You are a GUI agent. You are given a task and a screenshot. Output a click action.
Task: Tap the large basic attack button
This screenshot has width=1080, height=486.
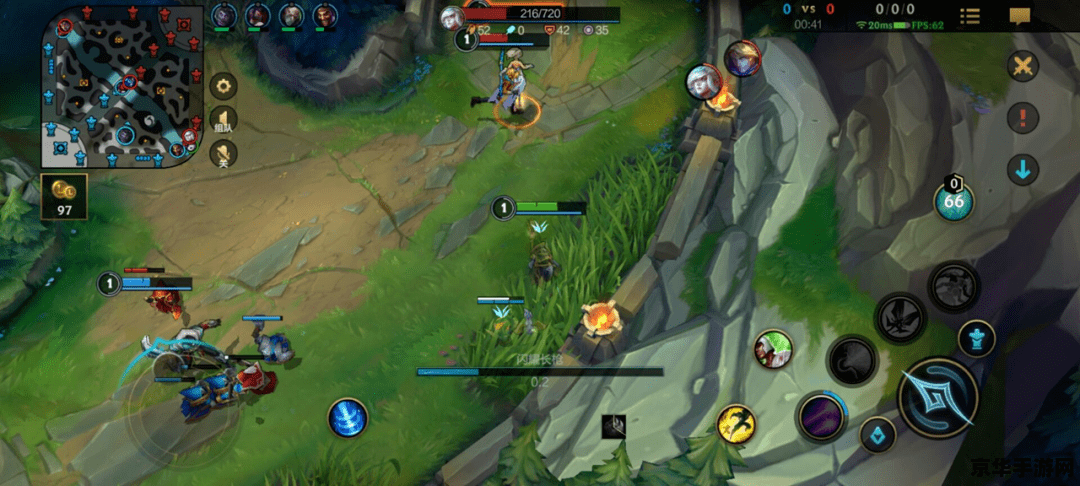(937, 397)
